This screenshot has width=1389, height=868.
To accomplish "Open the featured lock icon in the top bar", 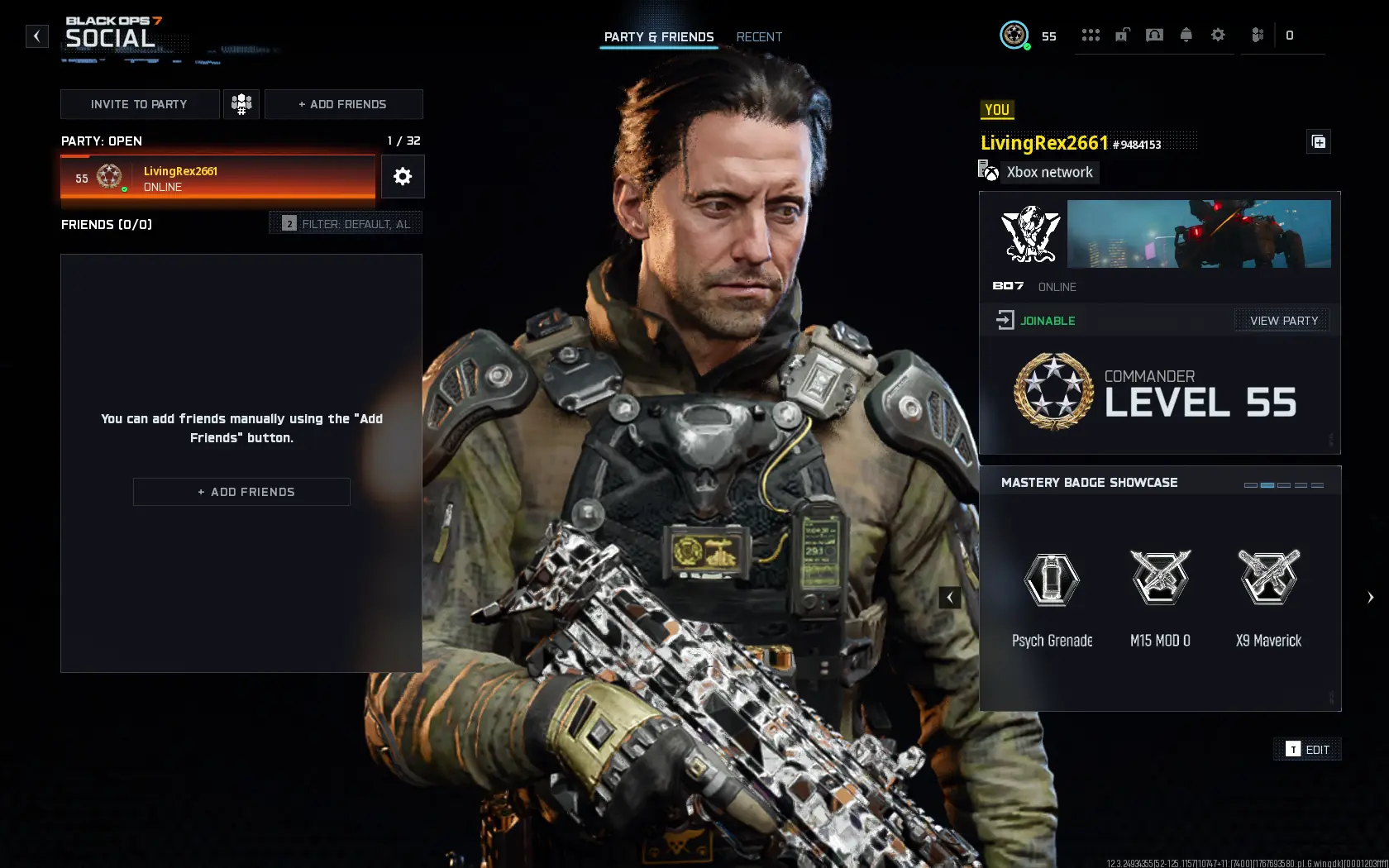I will [1122, 35].
